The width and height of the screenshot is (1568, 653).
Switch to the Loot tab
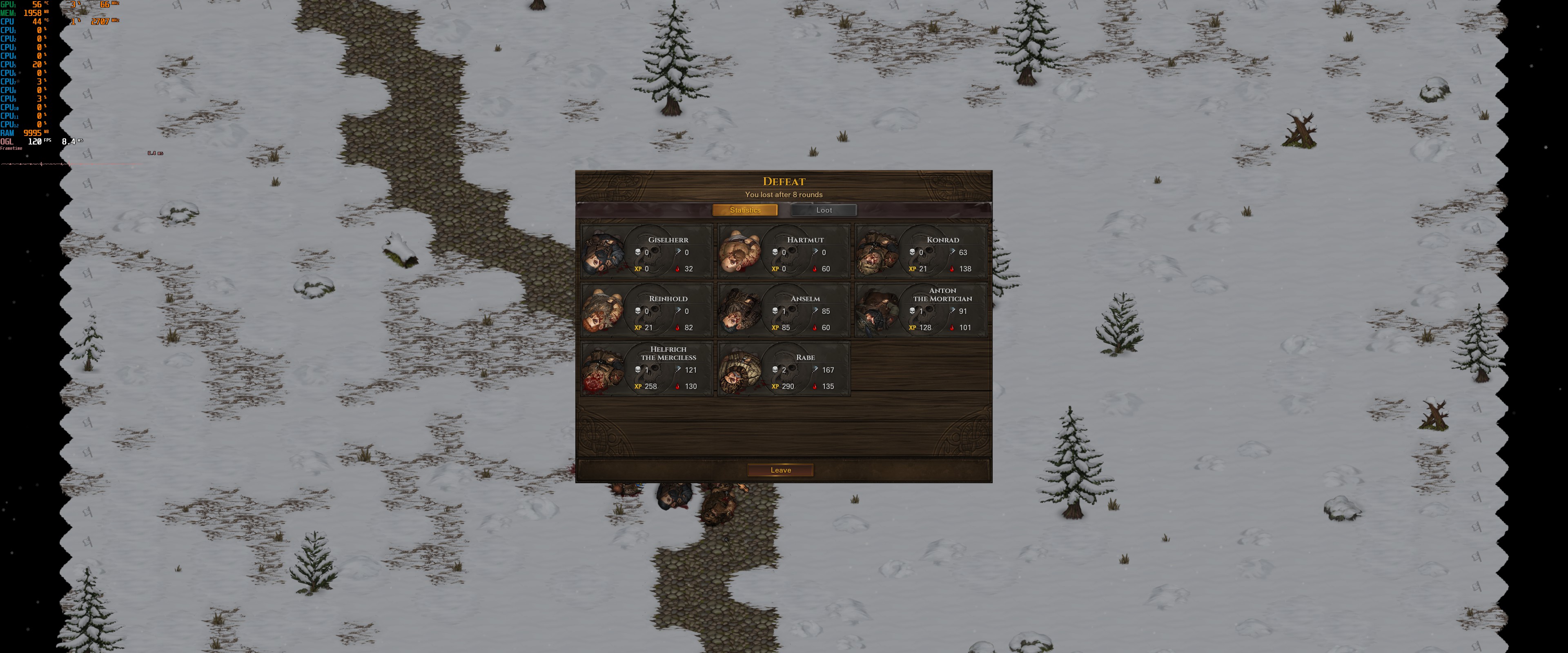pos(824,210)
